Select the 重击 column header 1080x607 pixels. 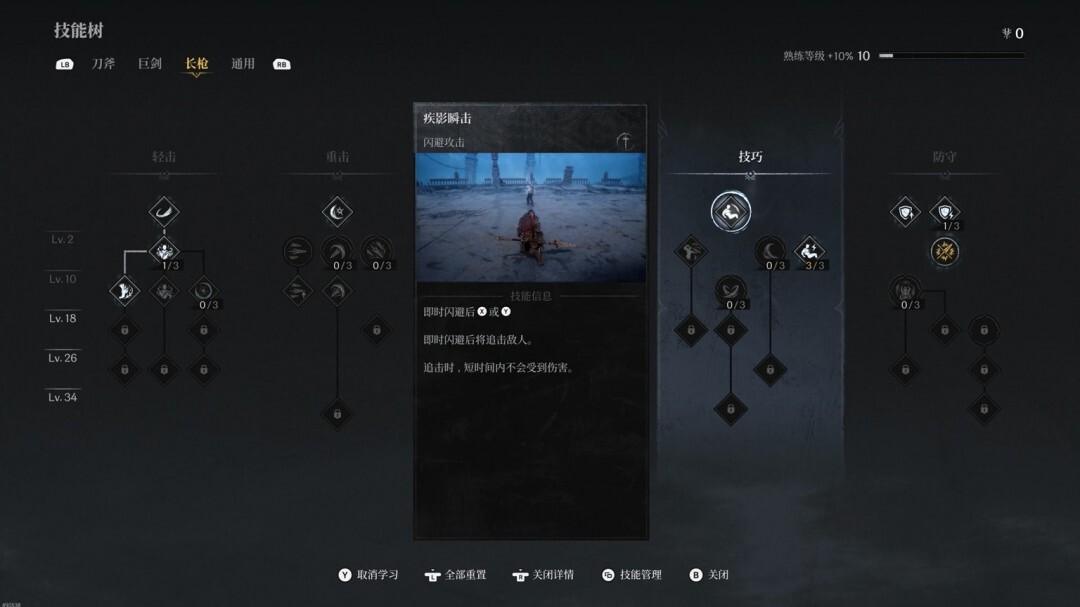(x=337, y=157)
